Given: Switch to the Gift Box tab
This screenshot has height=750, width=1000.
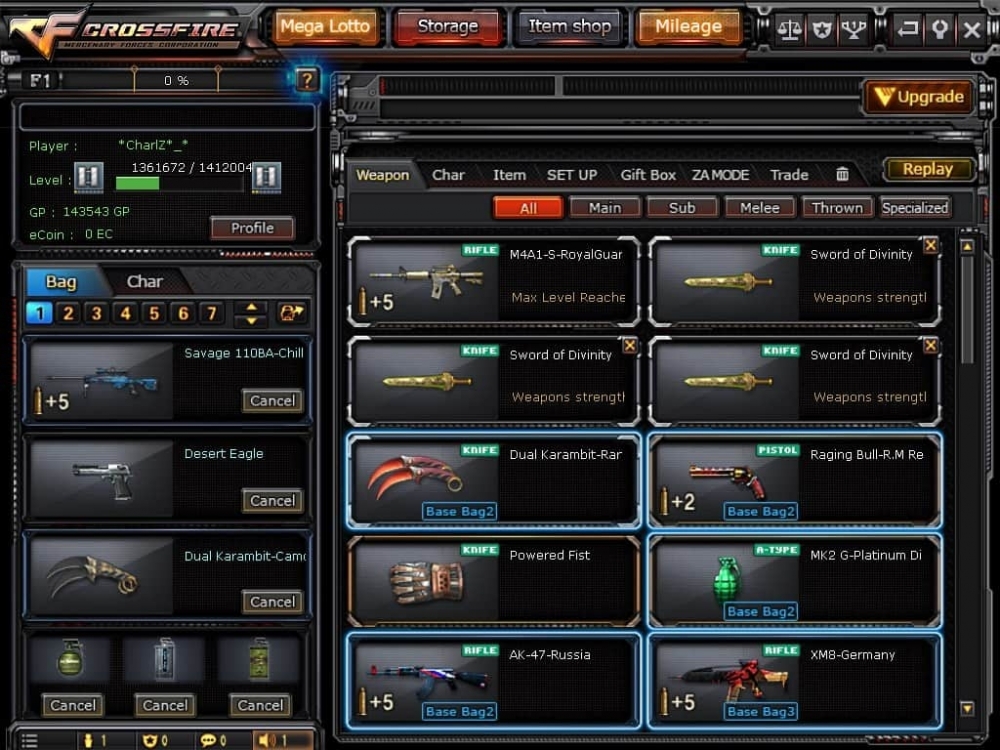Looking at the screenshot, I should pyautogui.click(x=648, y=175).
